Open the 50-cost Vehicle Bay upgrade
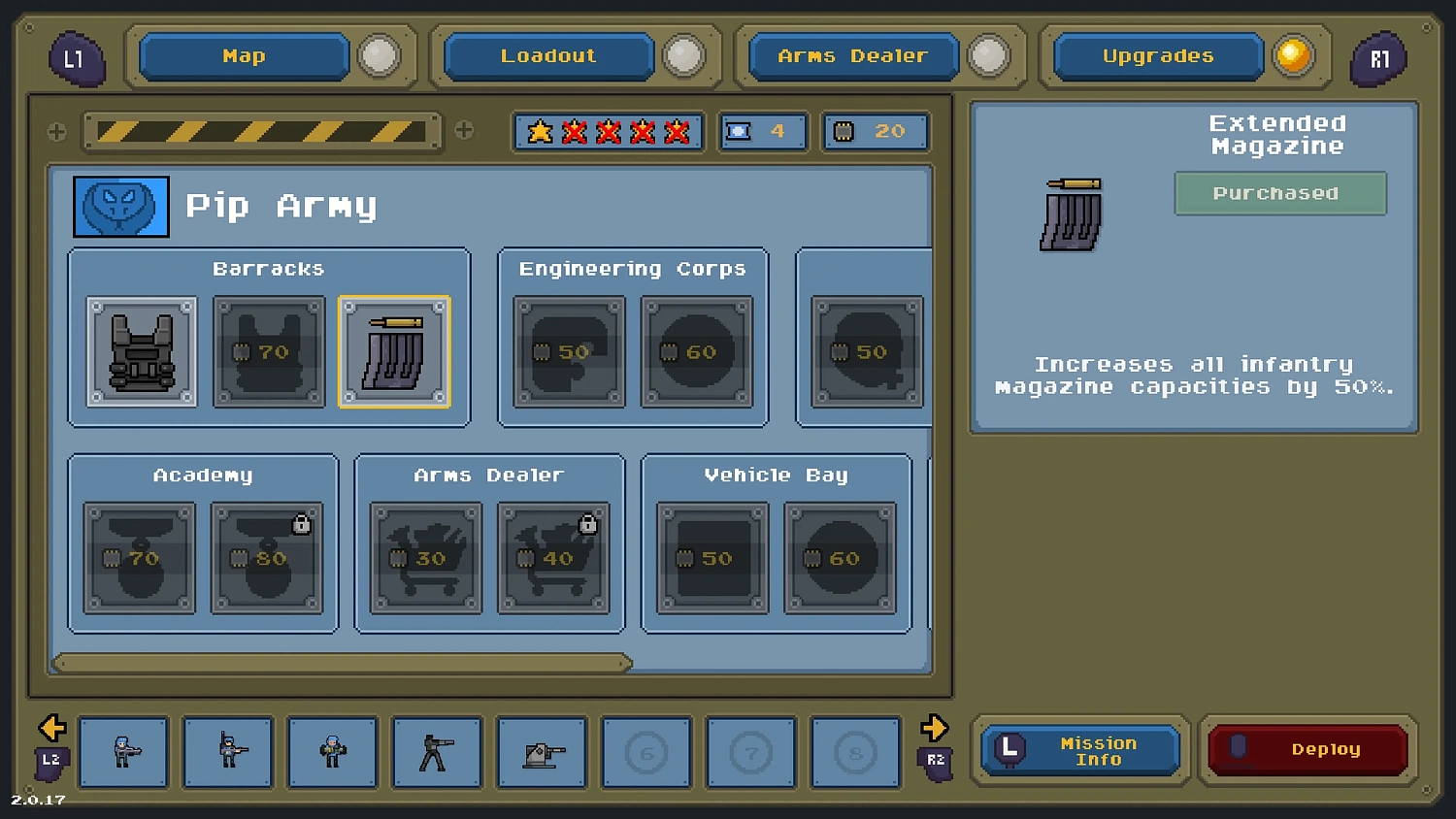 click(712, 559)
